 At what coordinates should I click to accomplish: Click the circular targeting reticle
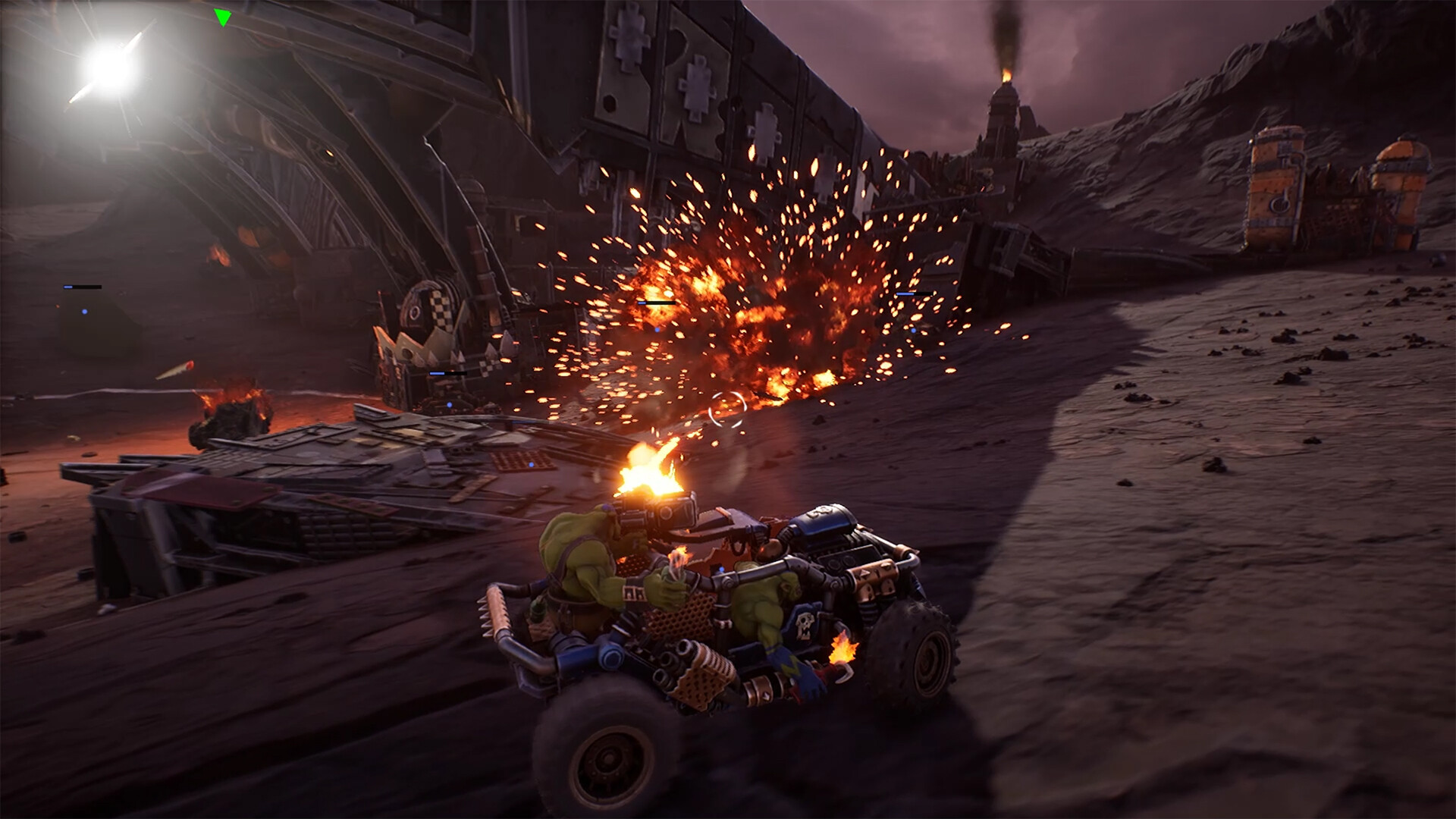click(728, 408)
